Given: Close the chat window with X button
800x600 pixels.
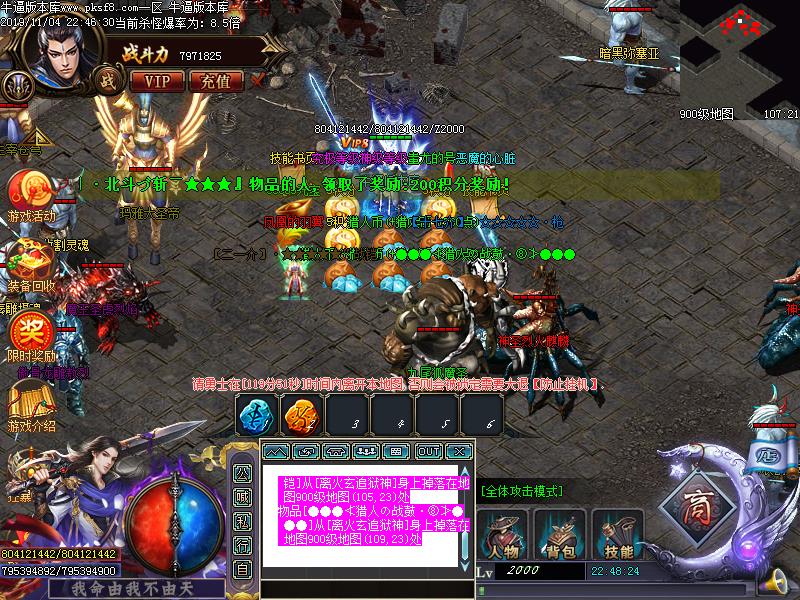Looking at the screenshot, I should point(458,452).
